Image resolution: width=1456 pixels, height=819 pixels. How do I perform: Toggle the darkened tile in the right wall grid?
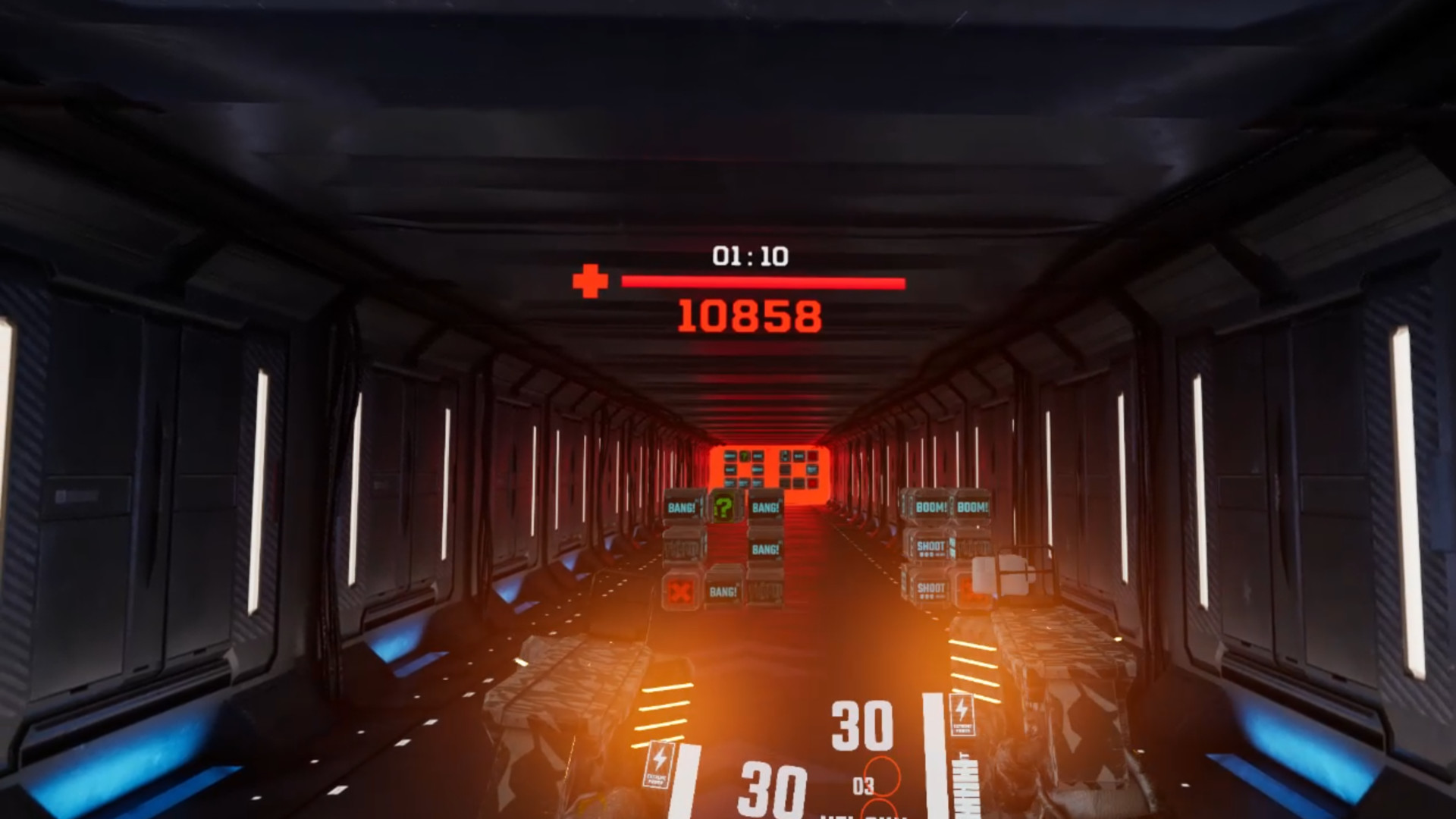(x=785, y=471)
